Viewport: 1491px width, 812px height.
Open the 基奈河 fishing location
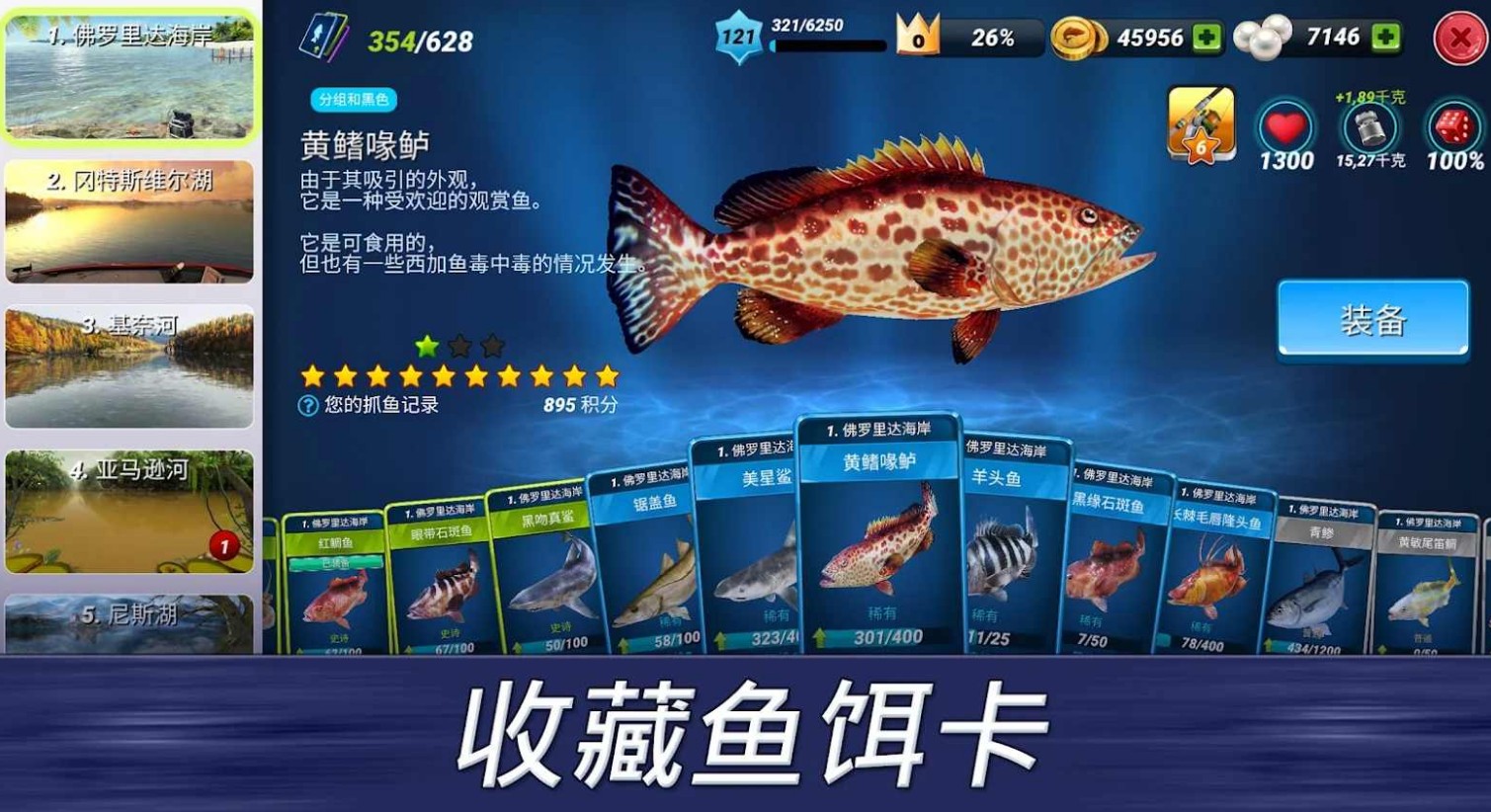click(129, 366)
